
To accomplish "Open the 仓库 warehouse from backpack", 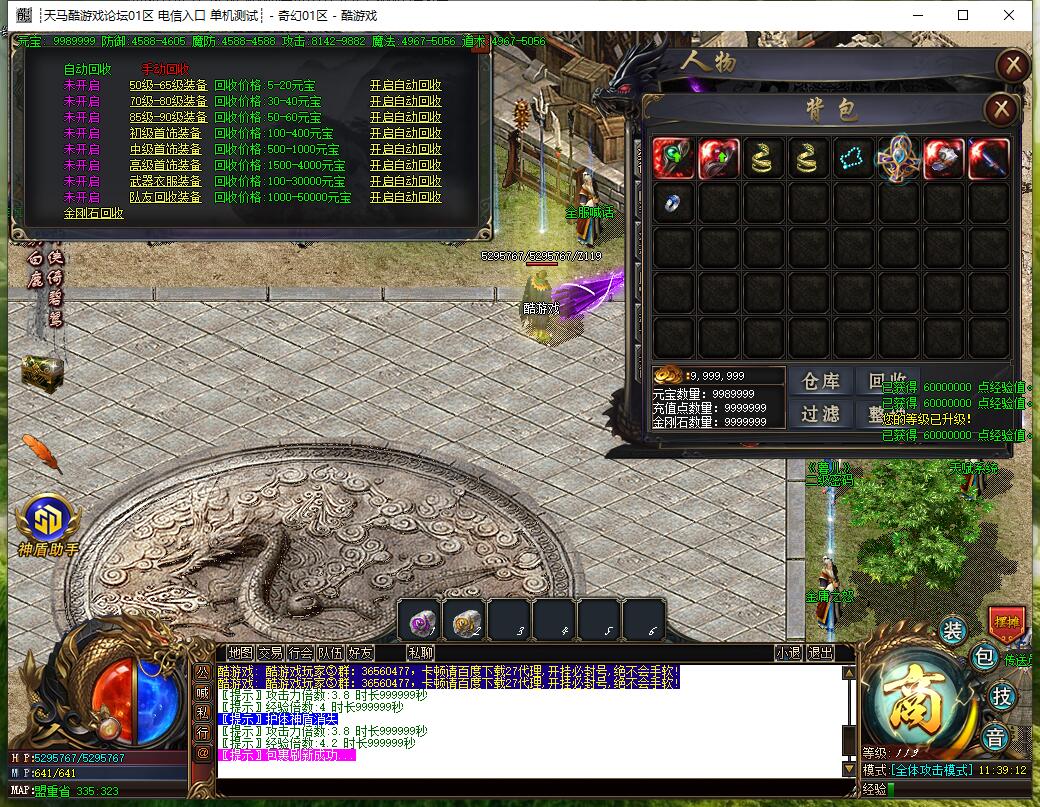I will pyautogui.click(x=821, y=381).
